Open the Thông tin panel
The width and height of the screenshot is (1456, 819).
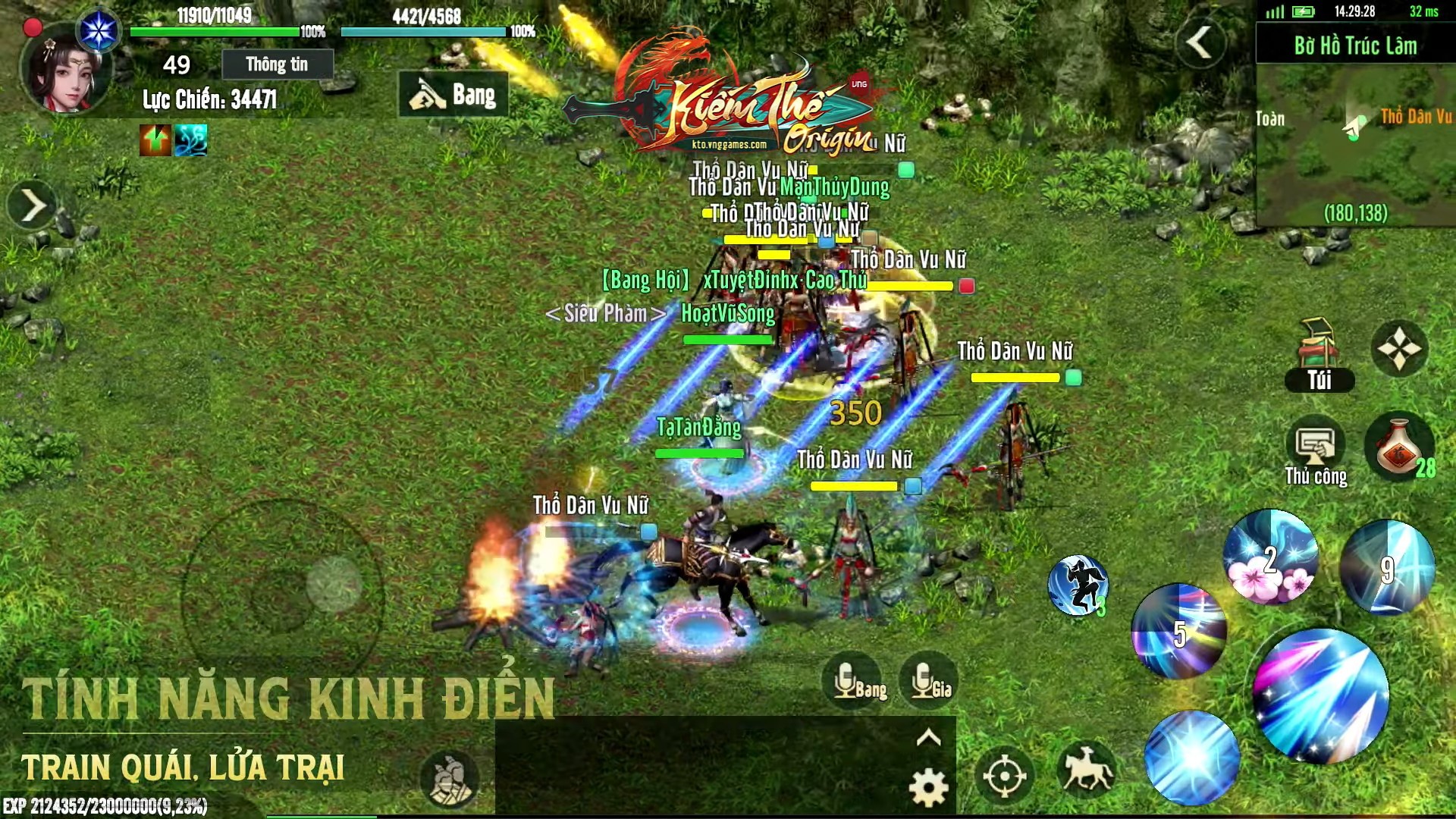tap(277, 64)
